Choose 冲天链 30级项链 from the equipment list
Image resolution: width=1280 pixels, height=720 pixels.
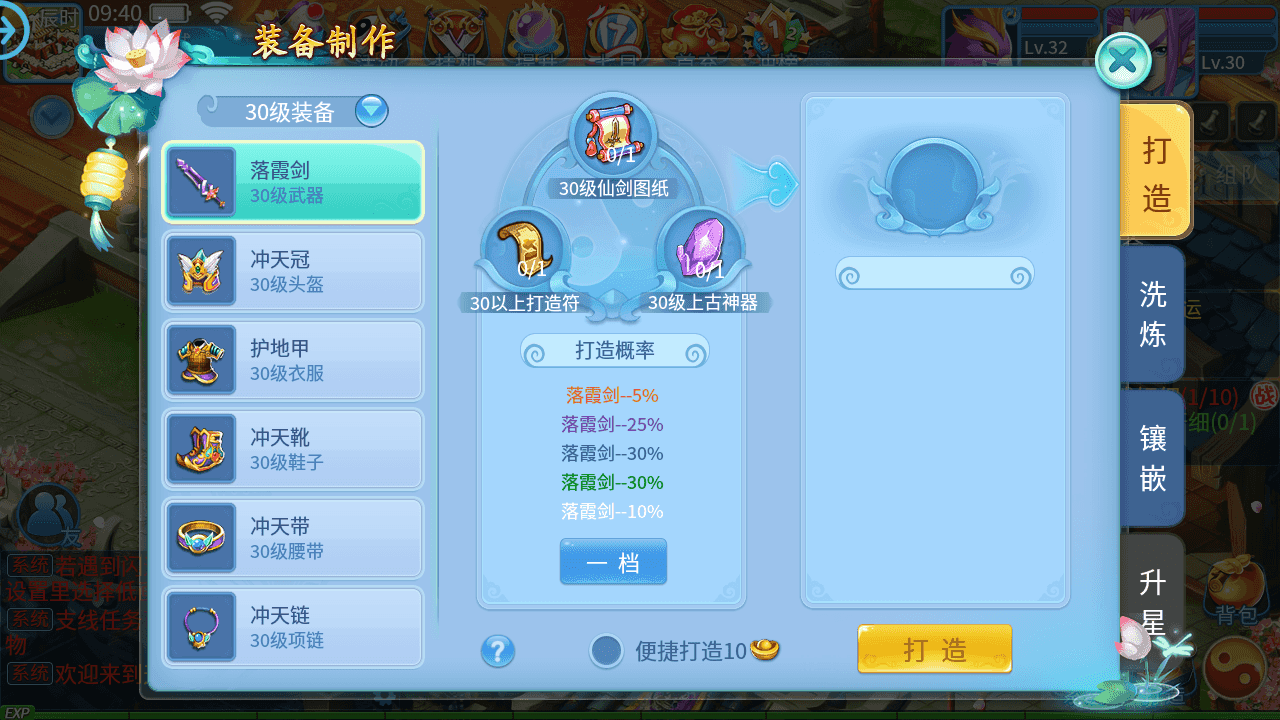292,626
